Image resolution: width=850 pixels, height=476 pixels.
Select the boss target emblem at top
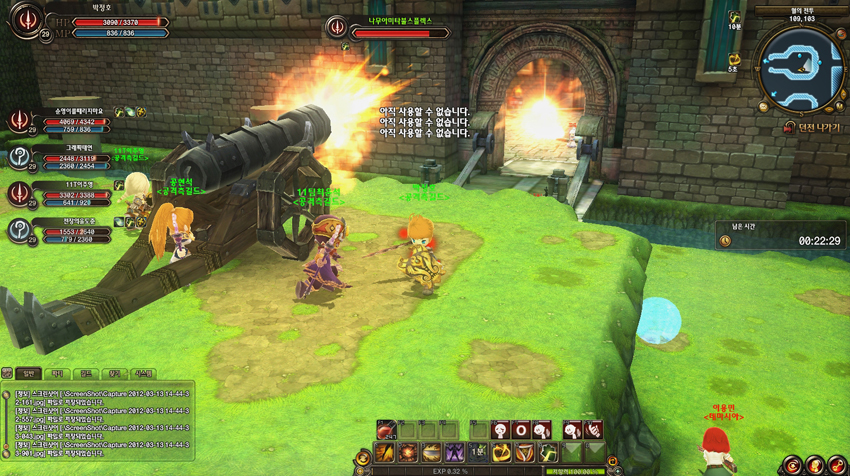point(338,28)
